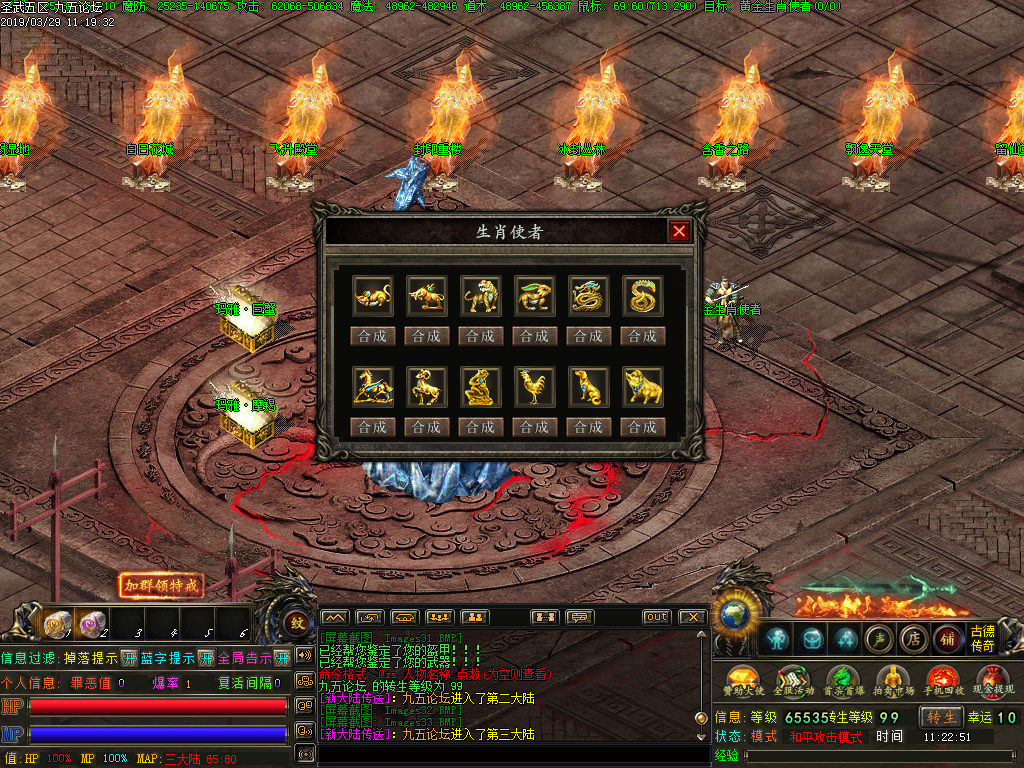Toggle the 掉落提示 drop notice switch

[x=129, y=658]
